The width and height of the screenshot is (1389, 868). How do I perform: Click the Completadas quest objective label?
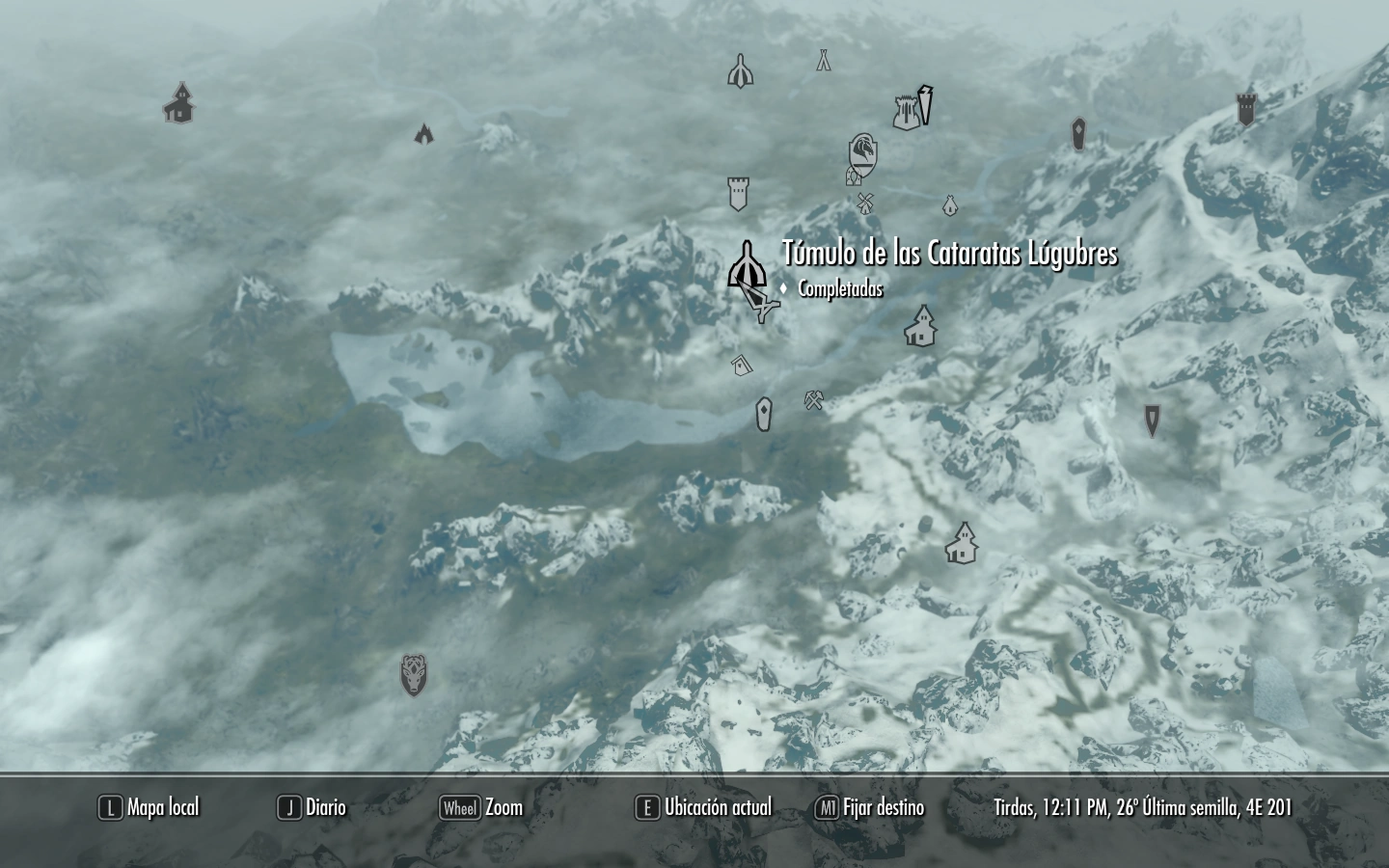coord(840,287)
